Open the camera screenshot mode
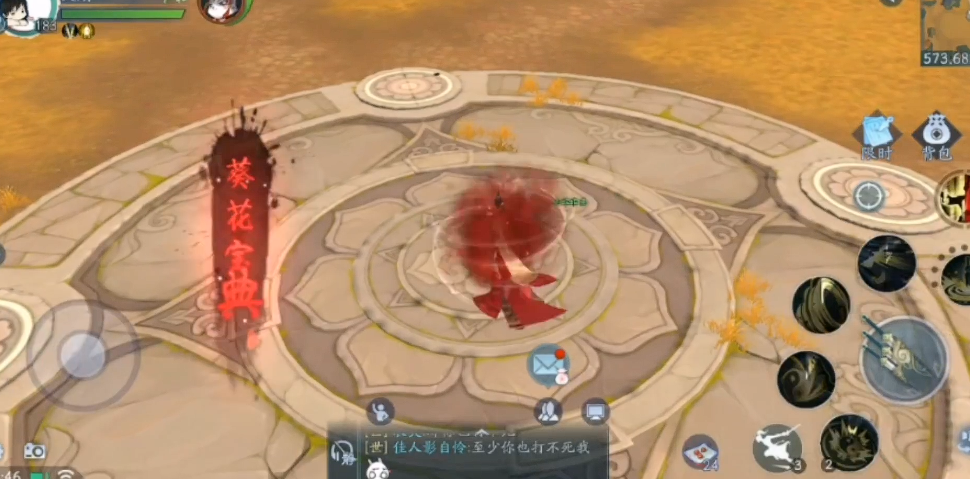 pyautogui.click(x=35, y=451)
